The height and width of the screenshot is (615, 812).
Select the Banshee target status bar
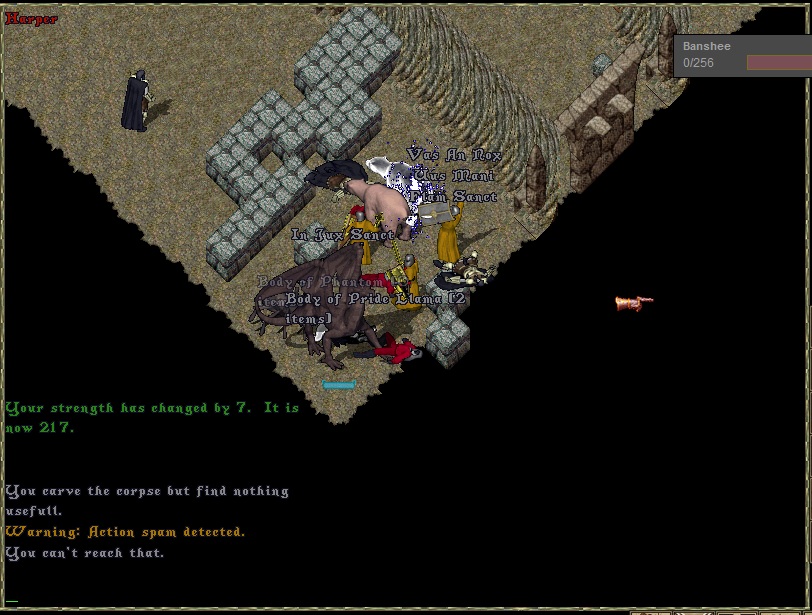[x=744, y=55]
